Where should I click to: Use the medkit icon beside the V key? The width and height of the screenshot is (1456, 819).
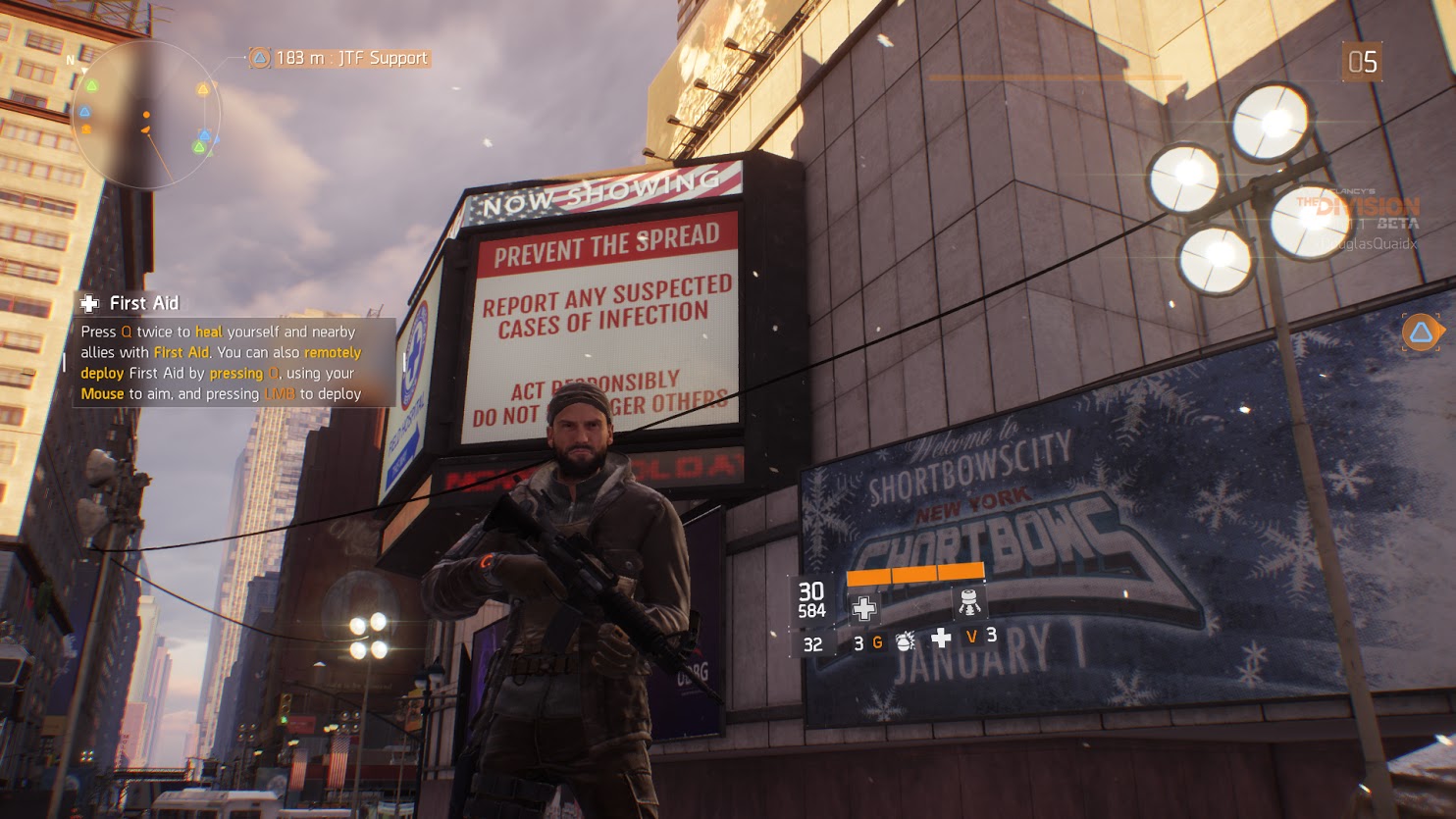pos(941,639)
